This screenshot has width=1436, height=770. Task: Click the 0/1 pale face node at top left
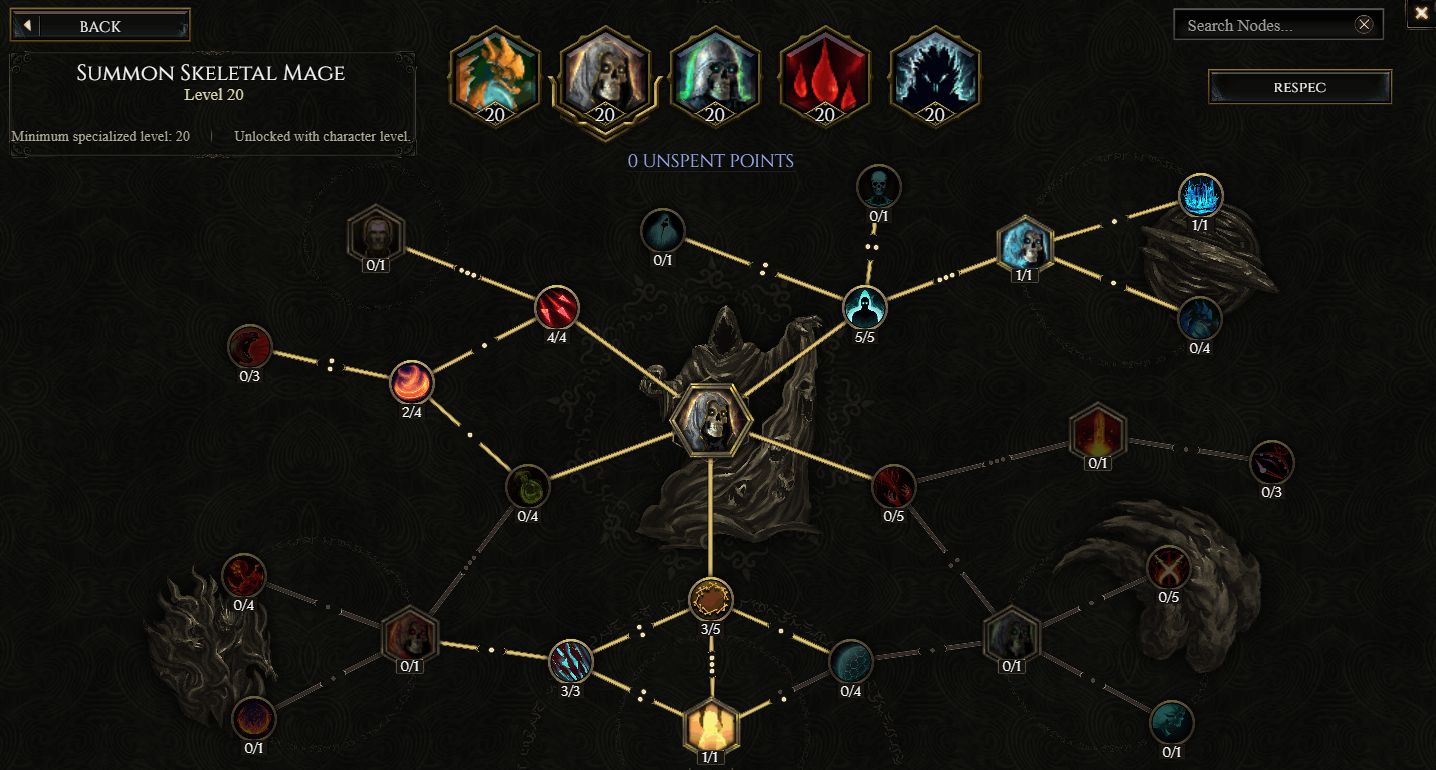point(375,237)
